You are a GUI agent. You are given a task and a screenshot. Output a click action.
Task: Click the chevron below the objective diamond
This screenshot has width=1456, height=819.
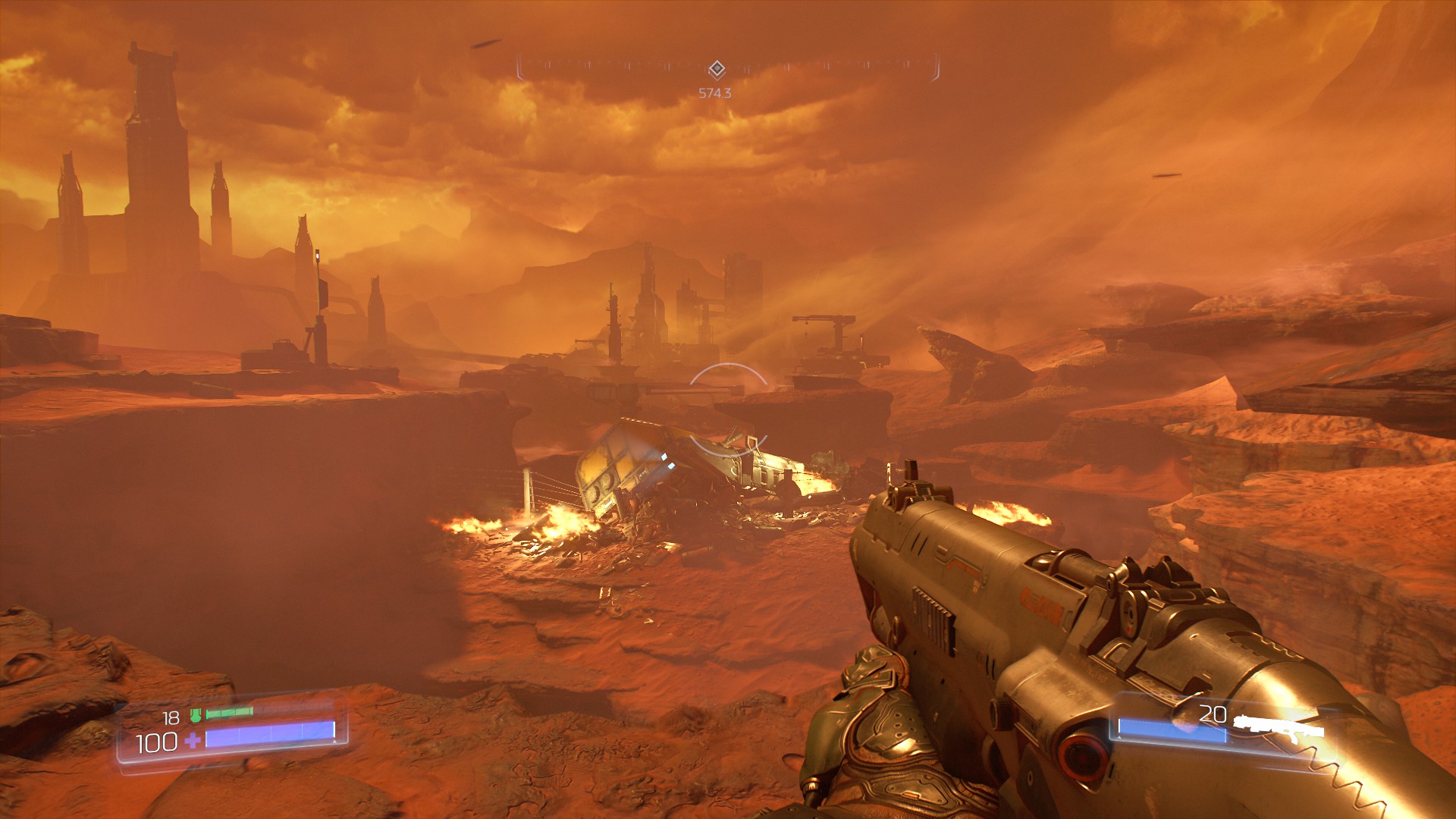717,77
